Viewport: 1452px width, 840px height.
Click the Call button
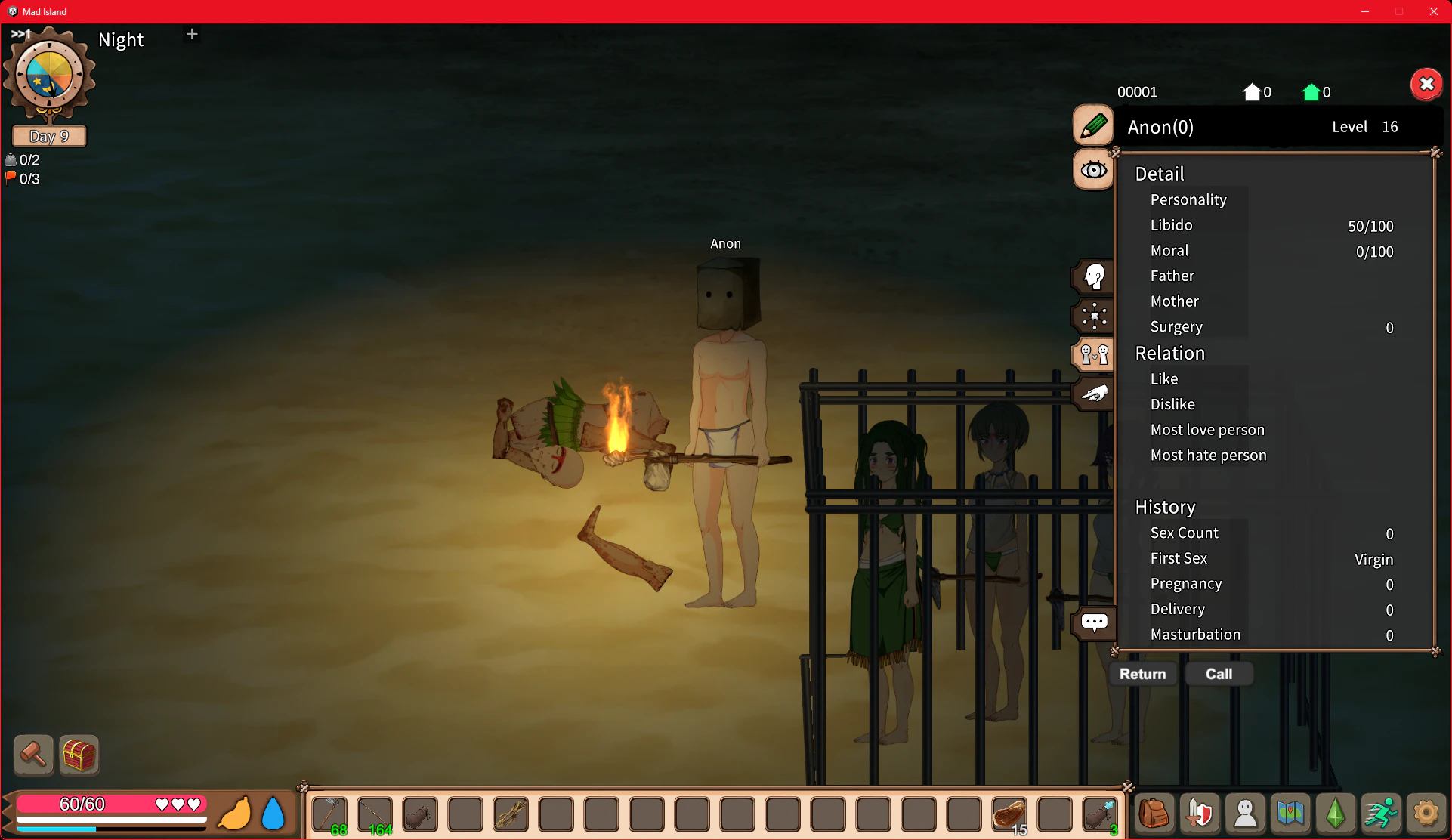tap(1219, 674)
